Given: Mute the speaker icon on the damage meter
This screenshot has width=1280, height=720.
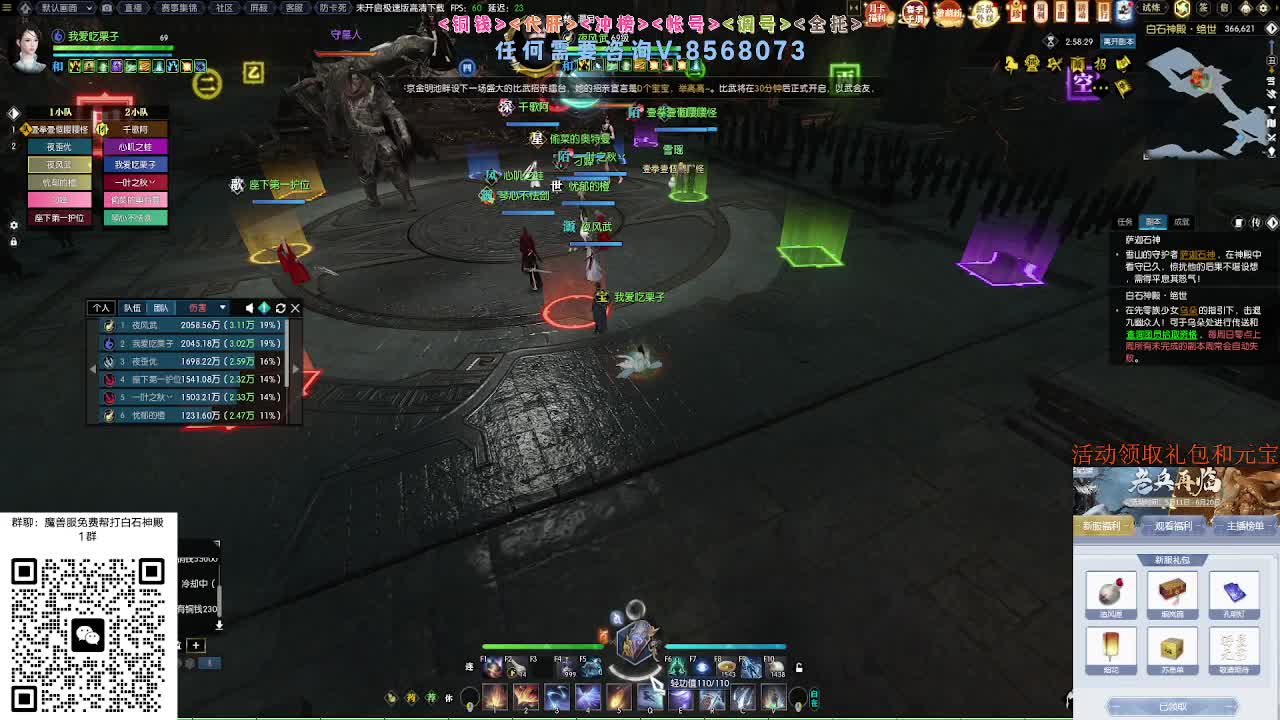Looking at the screenshot, I should pos(250,307).
